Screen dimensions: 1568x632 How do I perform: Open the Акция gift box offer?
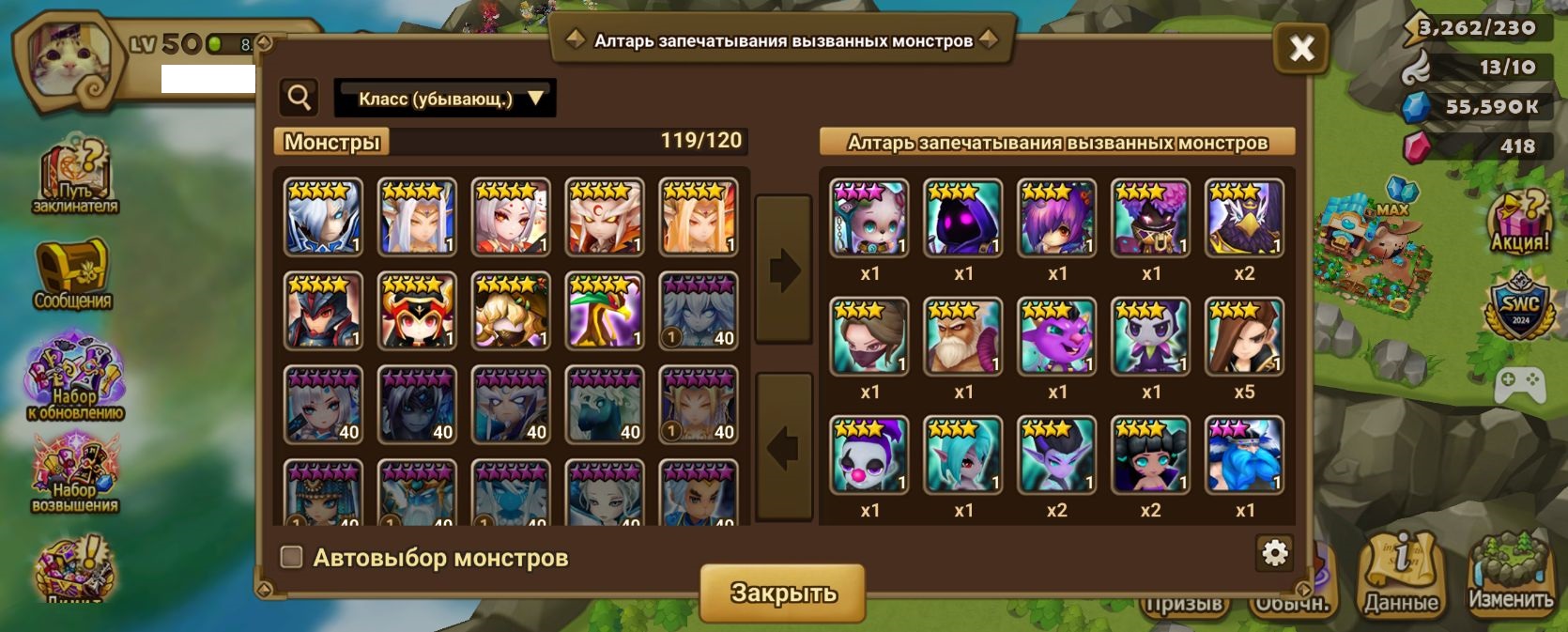(x=1518, y=223)
